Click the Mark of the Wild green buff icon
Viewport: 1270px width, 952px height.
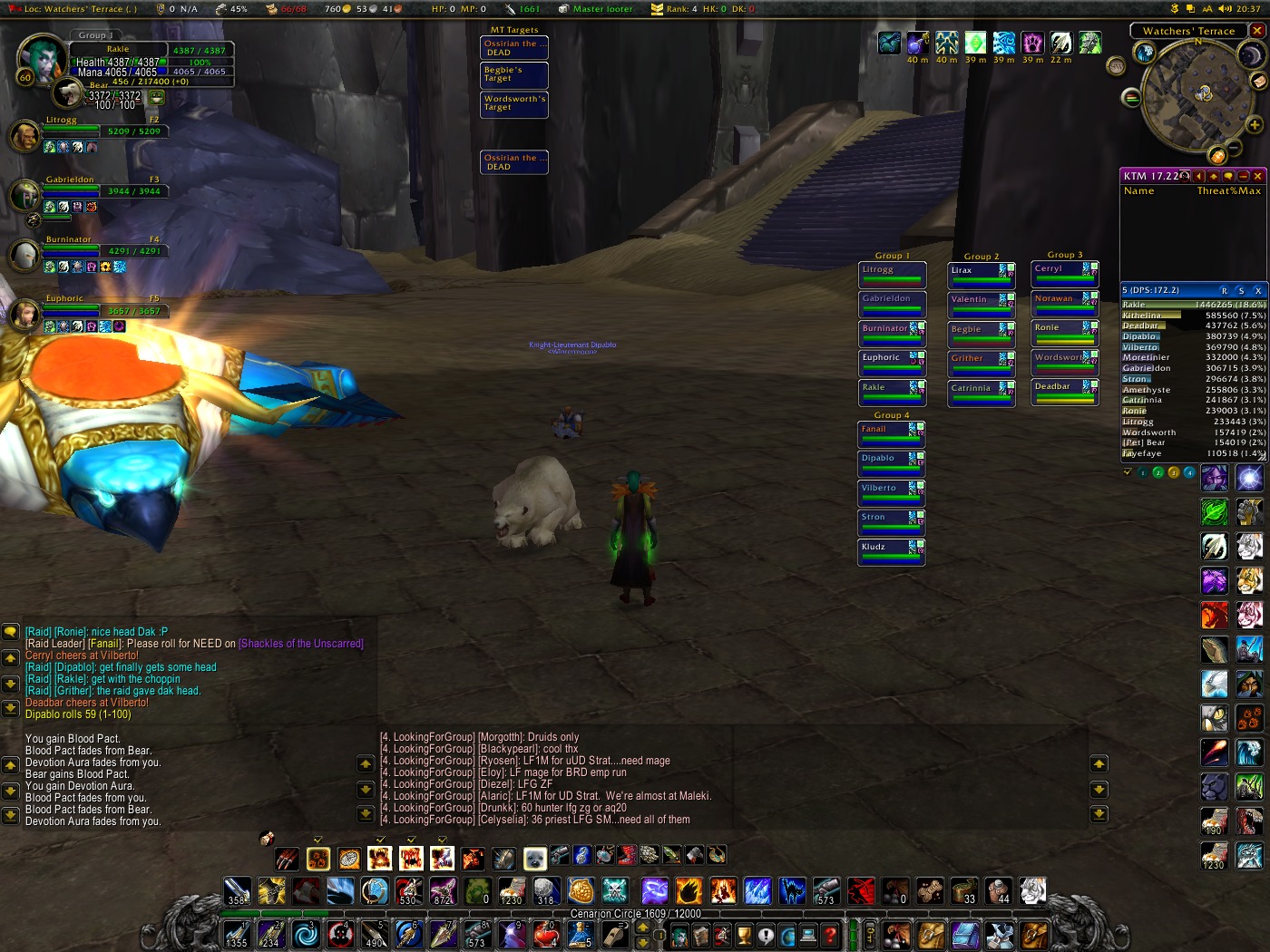click(974, 43)
